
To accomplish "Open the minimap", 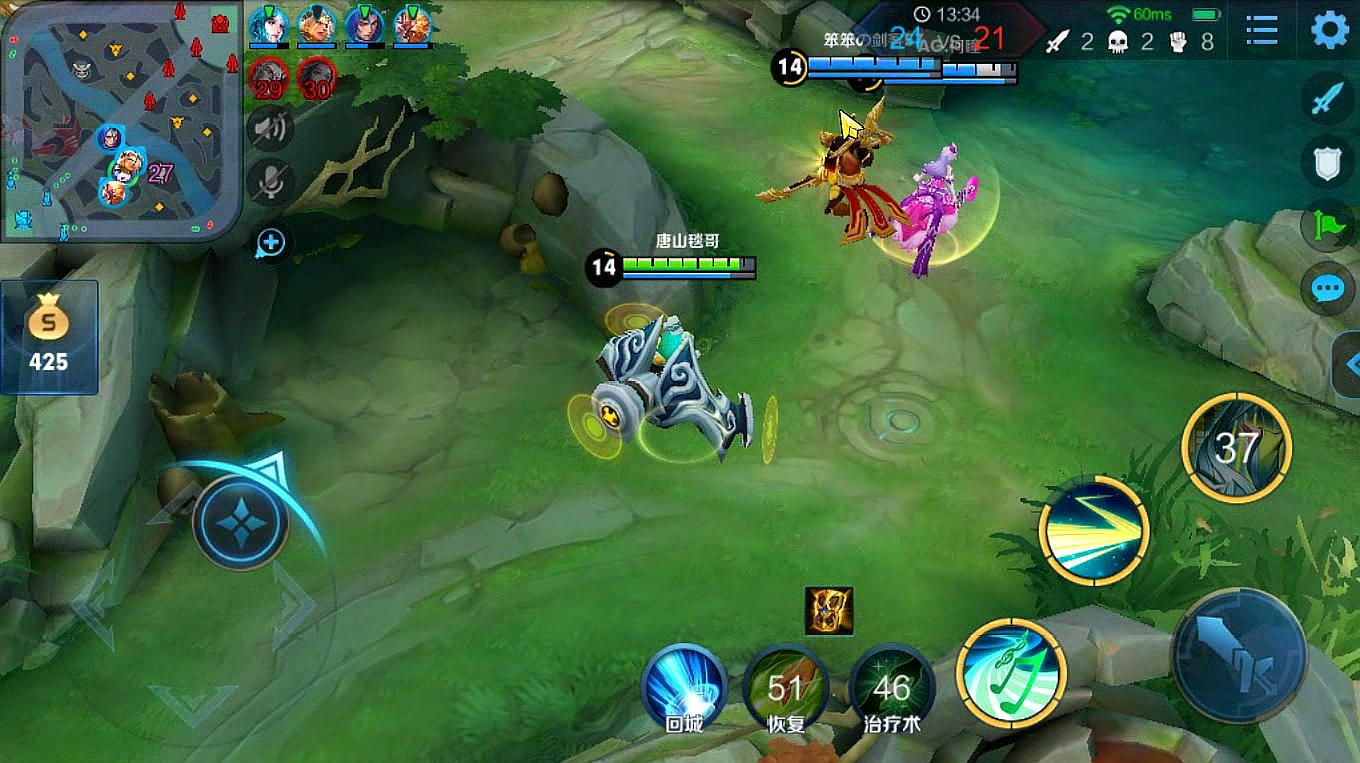I will (x=121, y=120).
